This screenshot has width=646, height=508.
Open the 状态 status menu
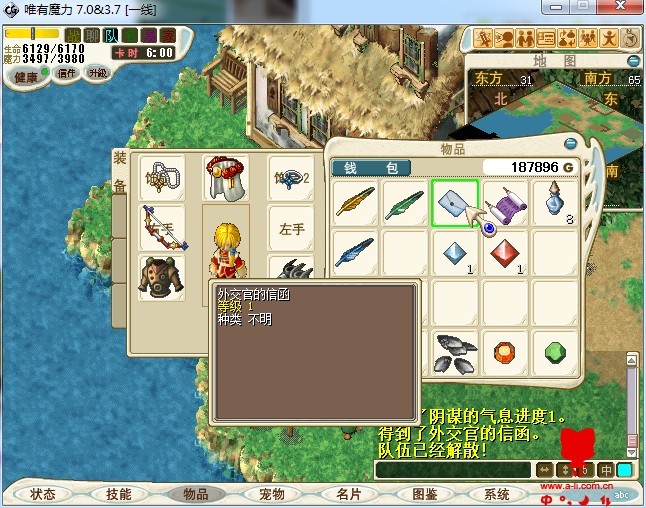coord(43,494)
